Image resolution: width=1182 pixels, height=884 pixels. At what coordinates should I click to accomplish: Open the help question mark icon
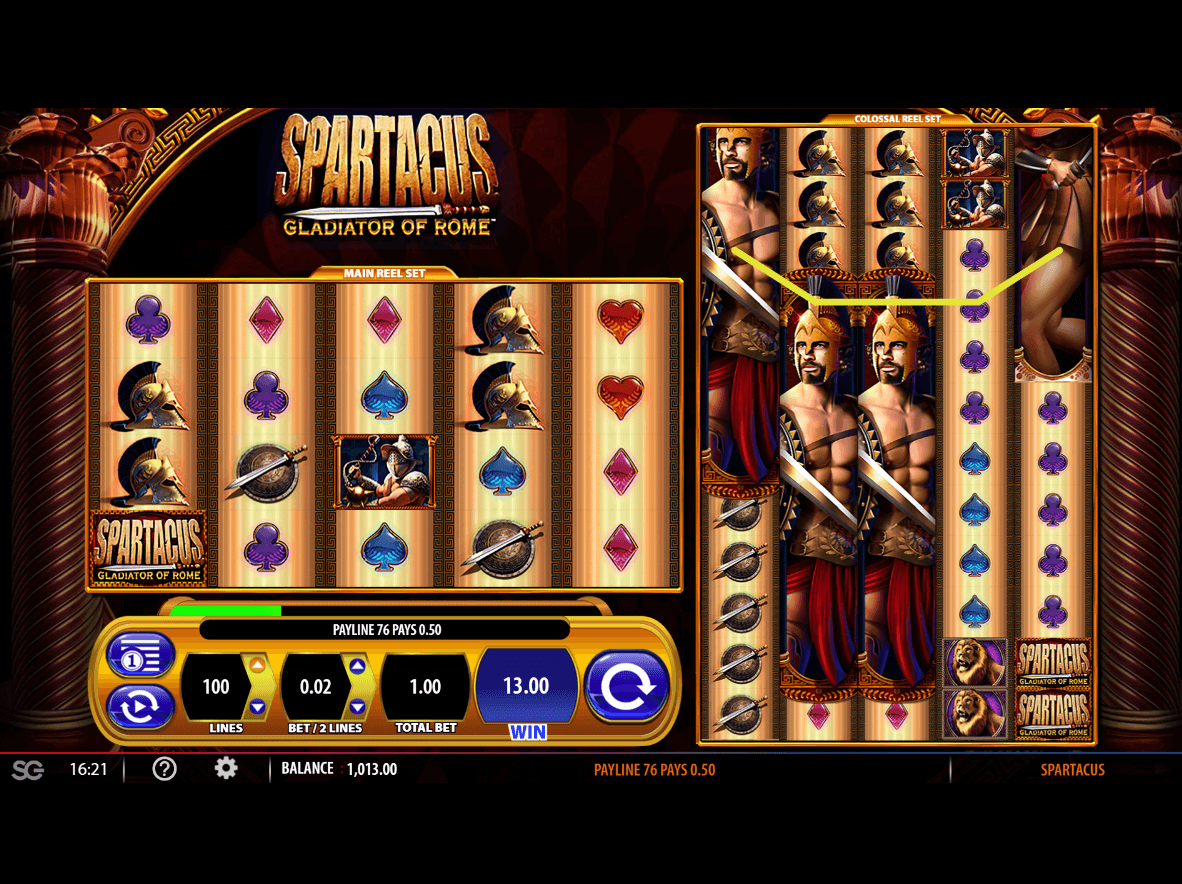pyautogui.click(x=164, y=769)
